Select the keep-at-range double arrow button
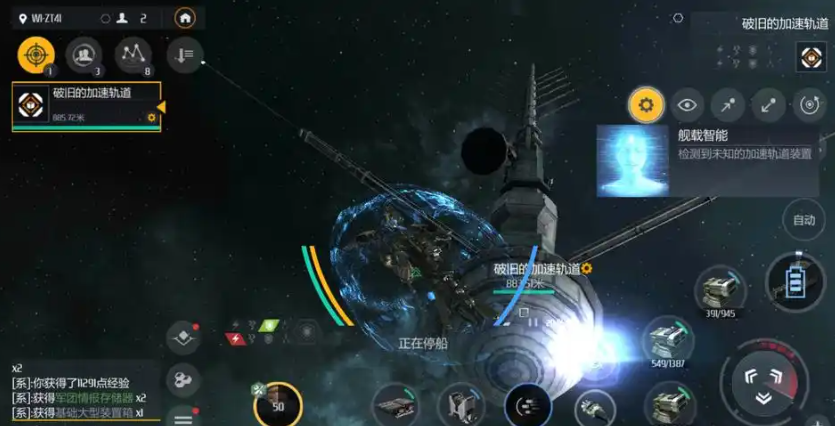Image resolution: width=835 pixels, height=426 pixels. coord(768,104)
